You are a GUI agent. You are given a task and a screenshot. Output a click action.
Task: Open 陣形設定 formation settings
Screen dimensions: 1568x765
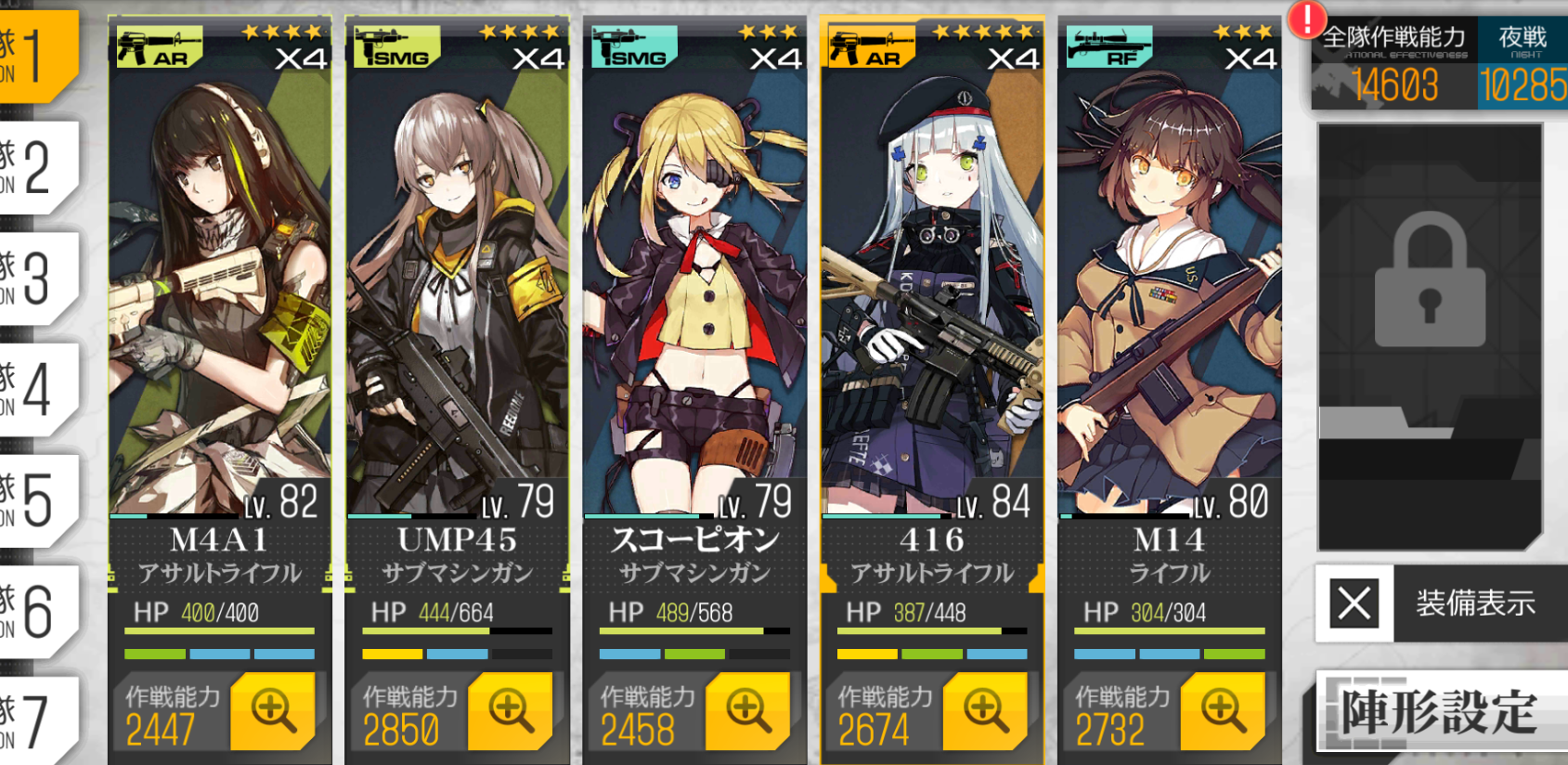click(x=1441, y=712)
